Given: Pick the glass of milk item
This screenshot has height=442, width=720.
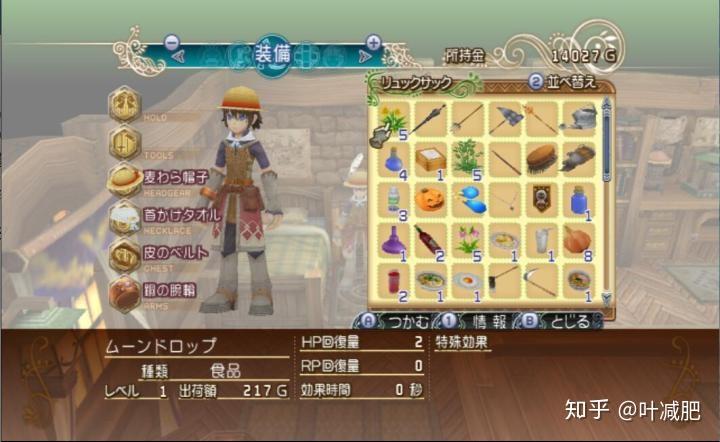Looking at the screenshot, I should pos(541,240).
